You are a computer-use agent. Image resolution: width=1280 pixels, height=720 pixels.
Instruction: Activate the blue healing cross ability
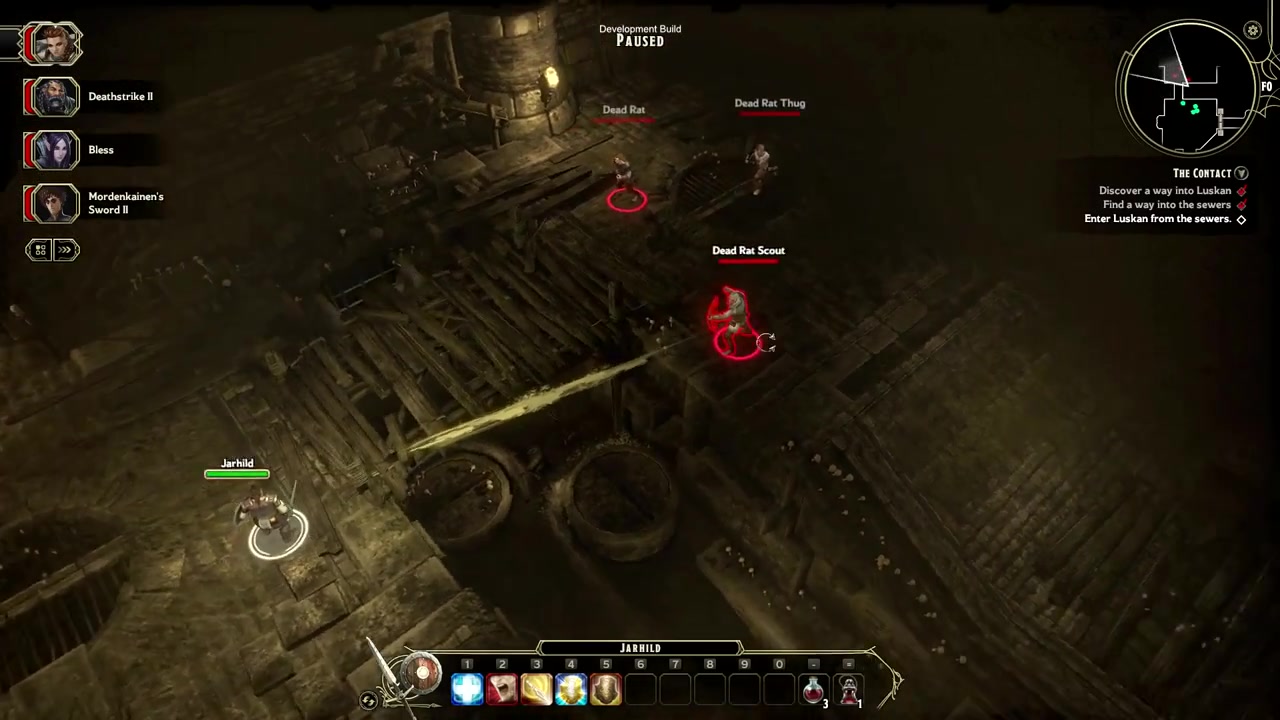467,689
